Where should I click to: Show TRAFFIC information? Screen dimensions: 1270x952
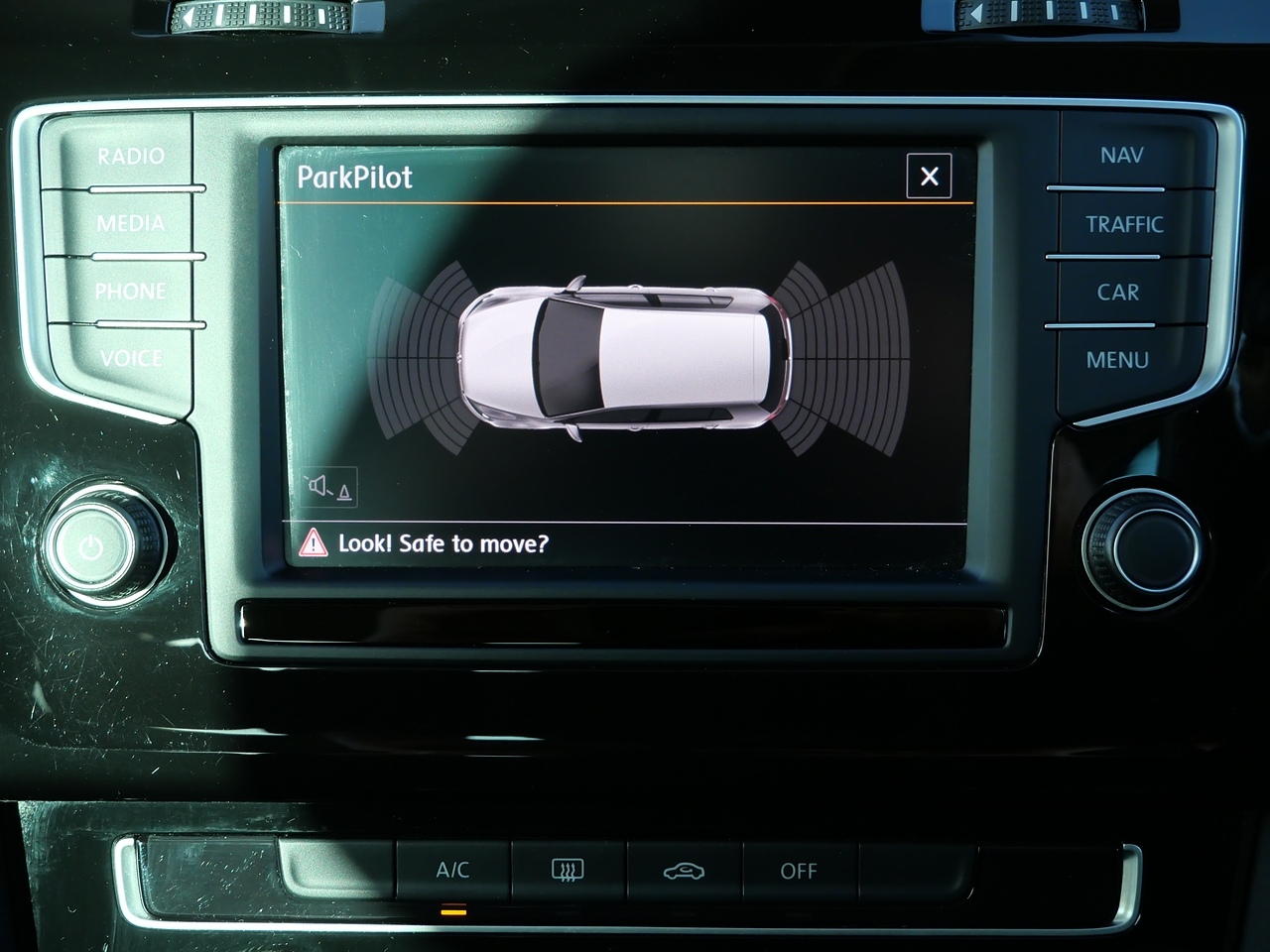(x=1123, y=224)
